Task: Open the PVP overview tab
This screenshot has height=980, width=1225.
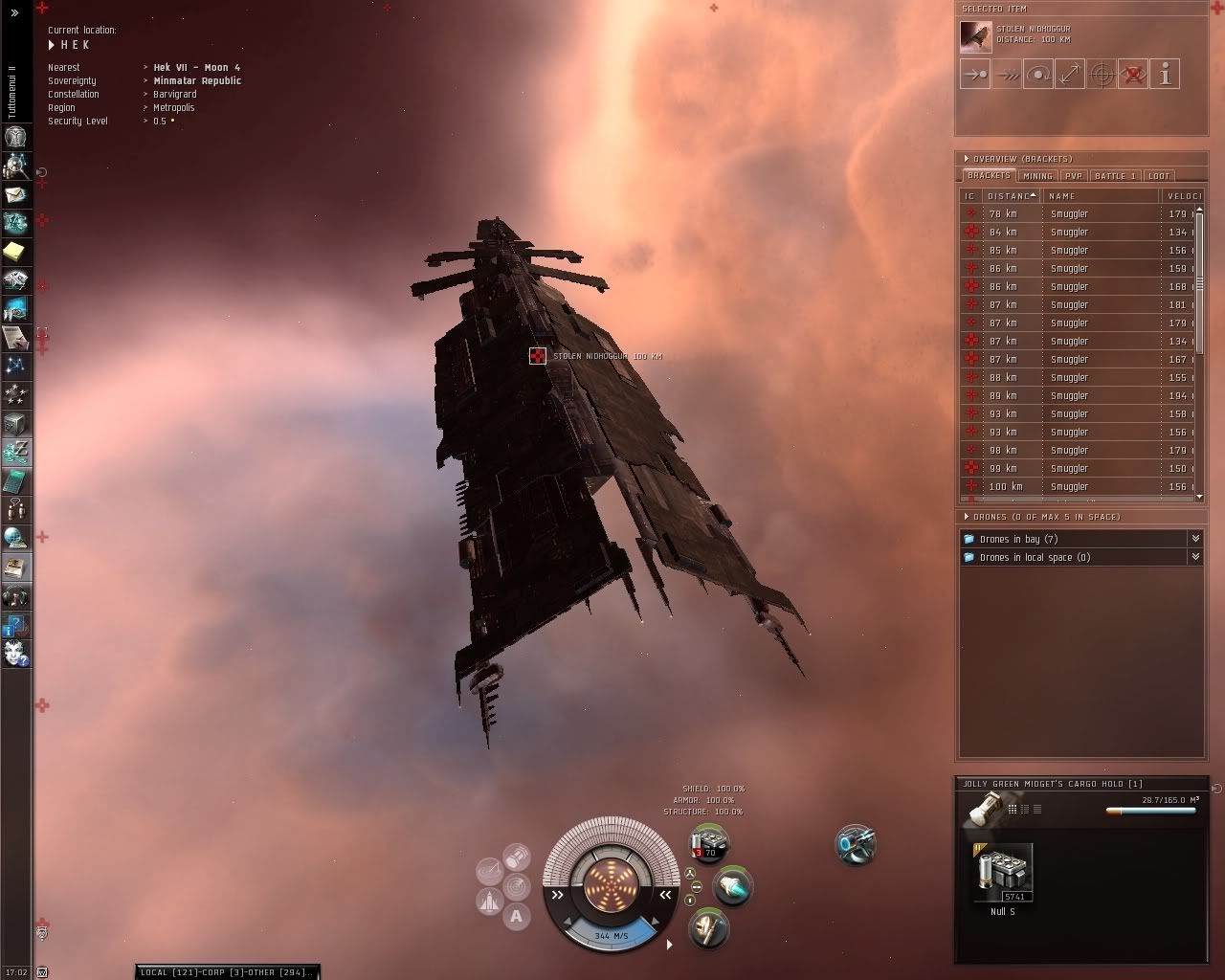Action: (1074, 176)
